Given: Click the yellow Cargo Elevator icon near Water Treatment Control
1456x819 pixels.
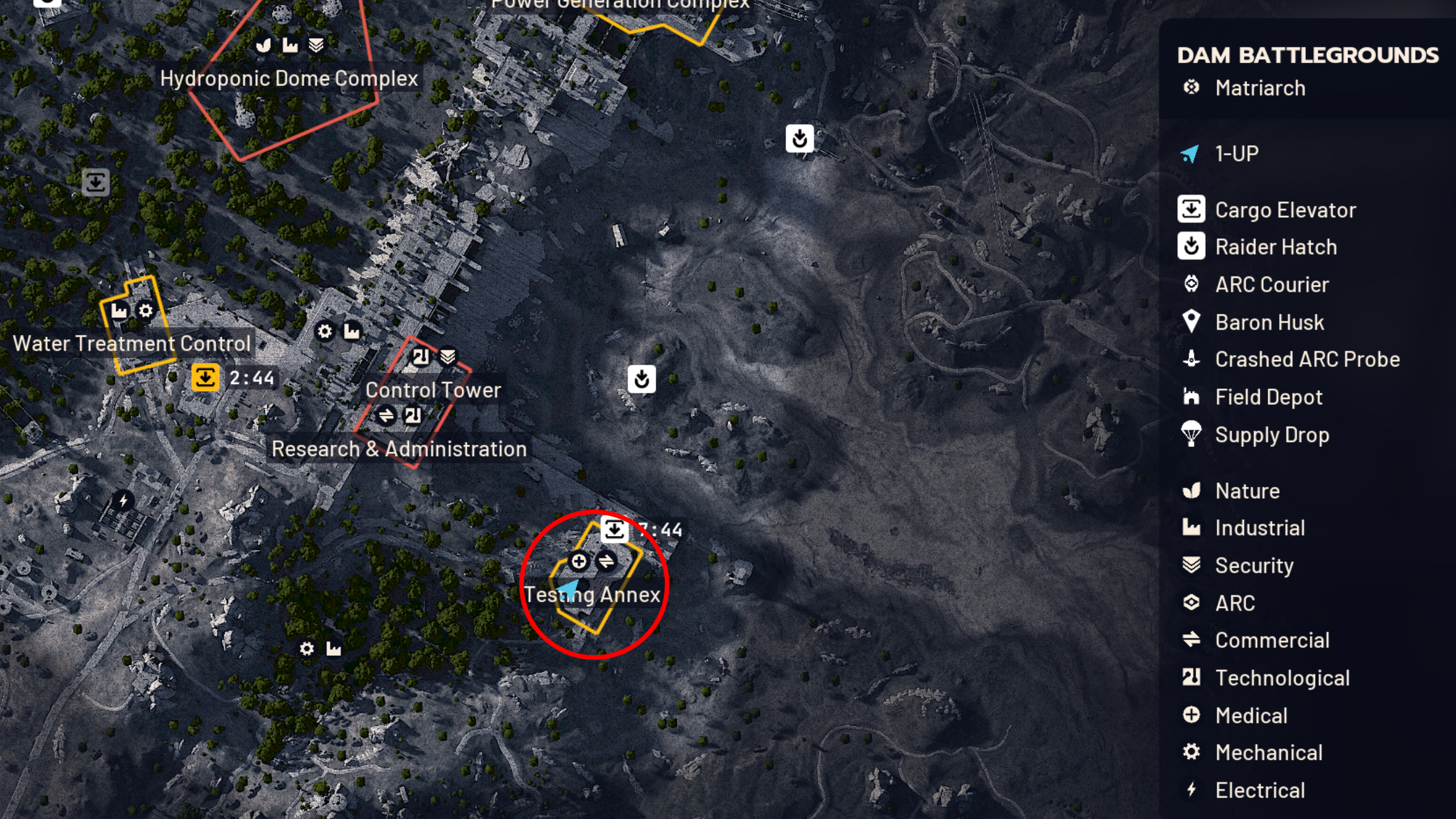Looking at the screenshot, I should 205,377.
